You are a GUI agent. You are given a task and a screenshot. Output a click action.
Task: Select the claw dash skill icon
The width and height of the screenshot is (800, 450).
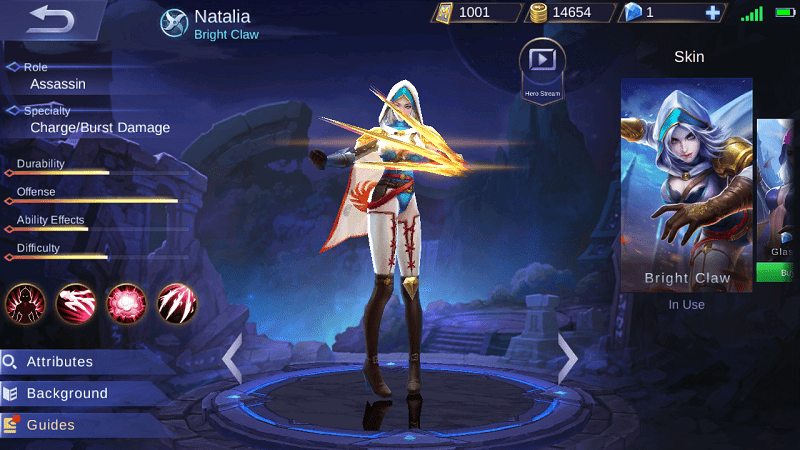pyautogui.click(x=75, y=303)
